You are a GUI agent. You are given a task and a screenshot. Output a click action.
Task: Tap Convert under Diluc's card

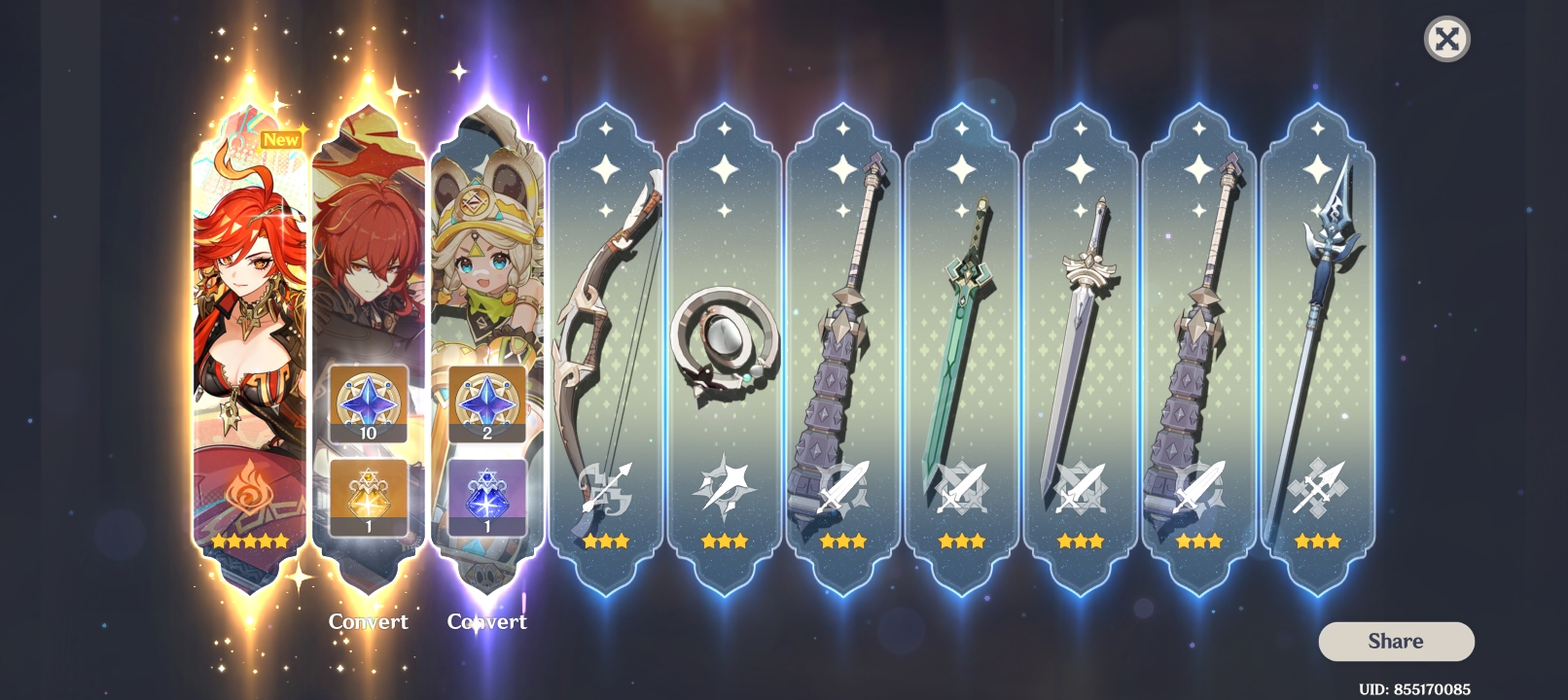(x=368, y=621)
